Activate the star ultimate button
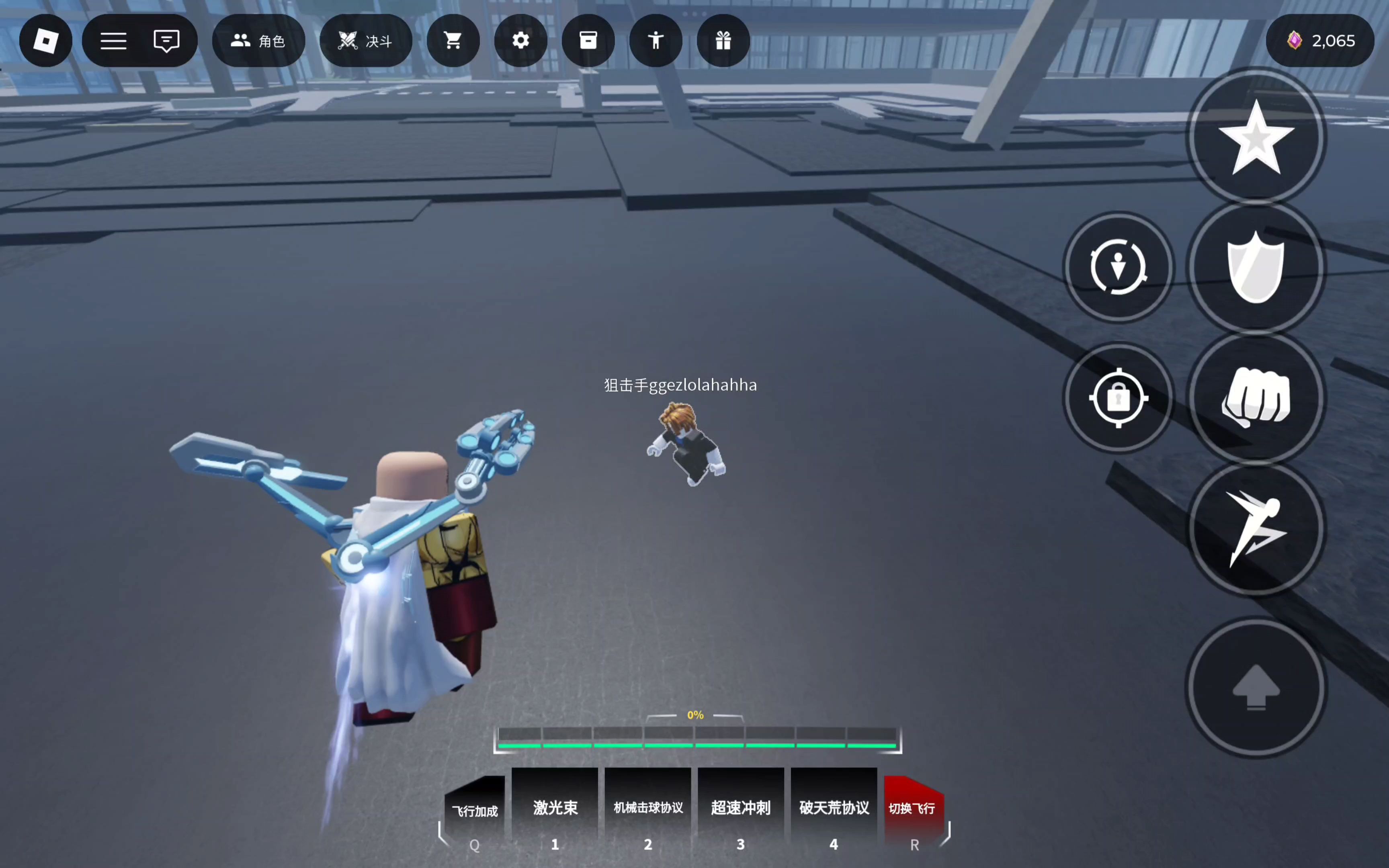 pos(1256,138)
